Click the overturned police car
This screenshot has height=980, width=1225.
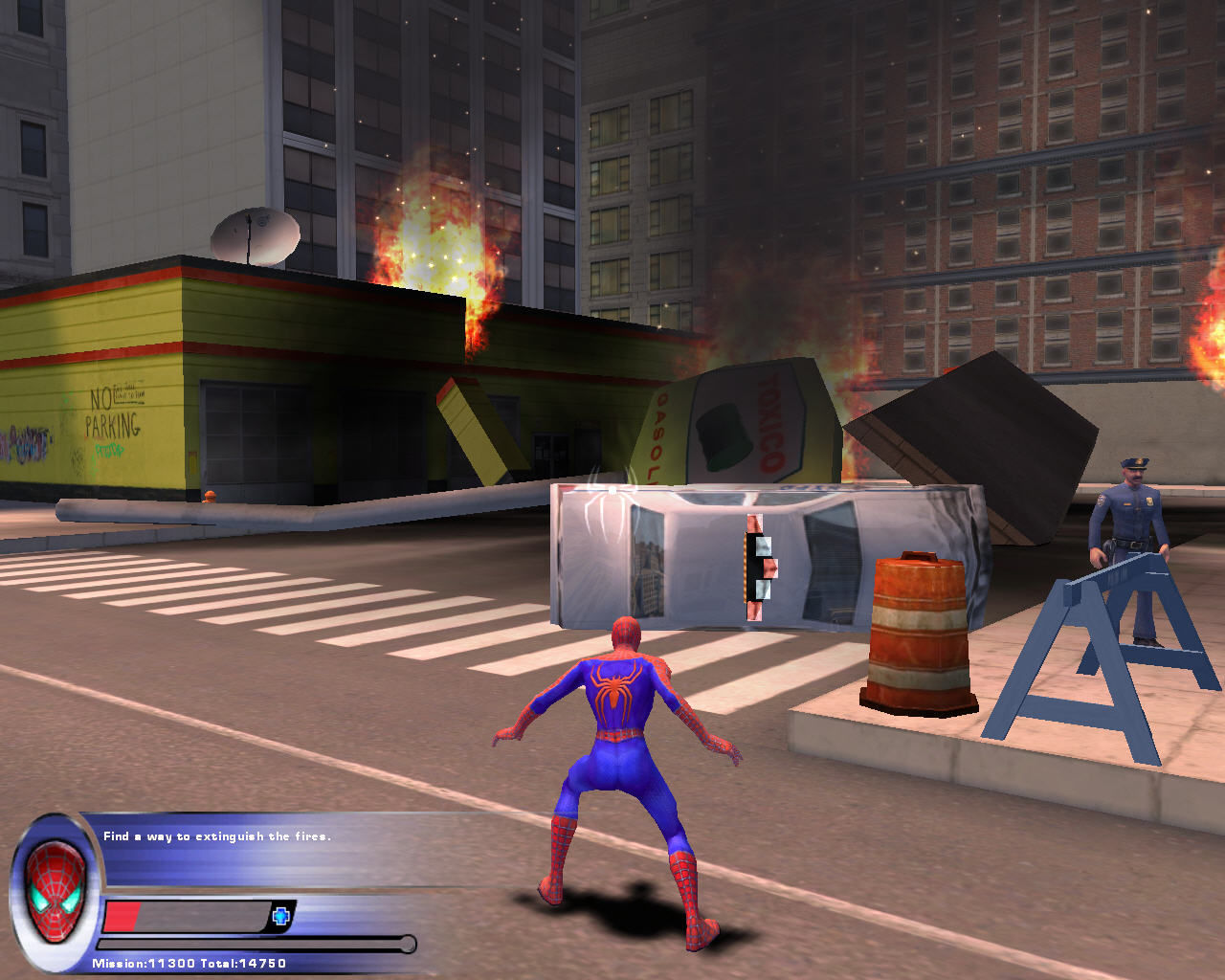coord(766,555)
